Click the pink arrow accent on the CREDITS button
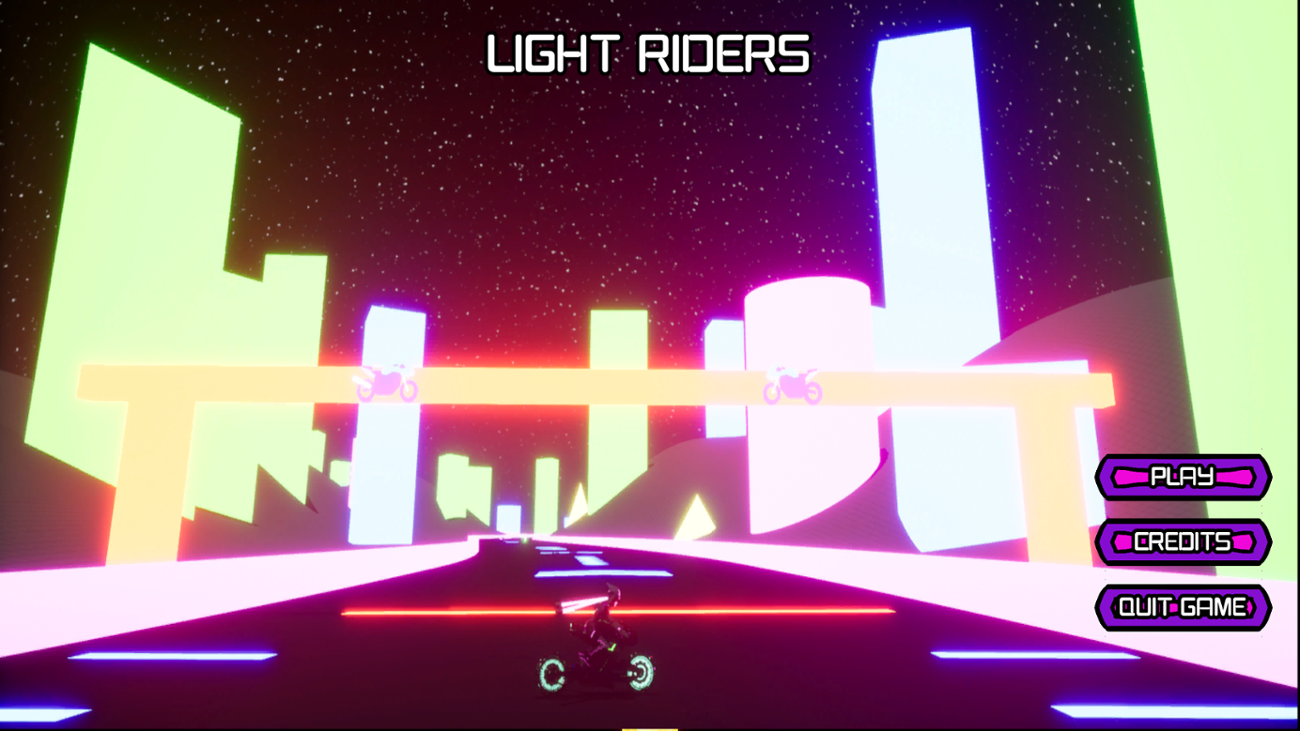The image size is (1300, 731). coord(1125,542)
